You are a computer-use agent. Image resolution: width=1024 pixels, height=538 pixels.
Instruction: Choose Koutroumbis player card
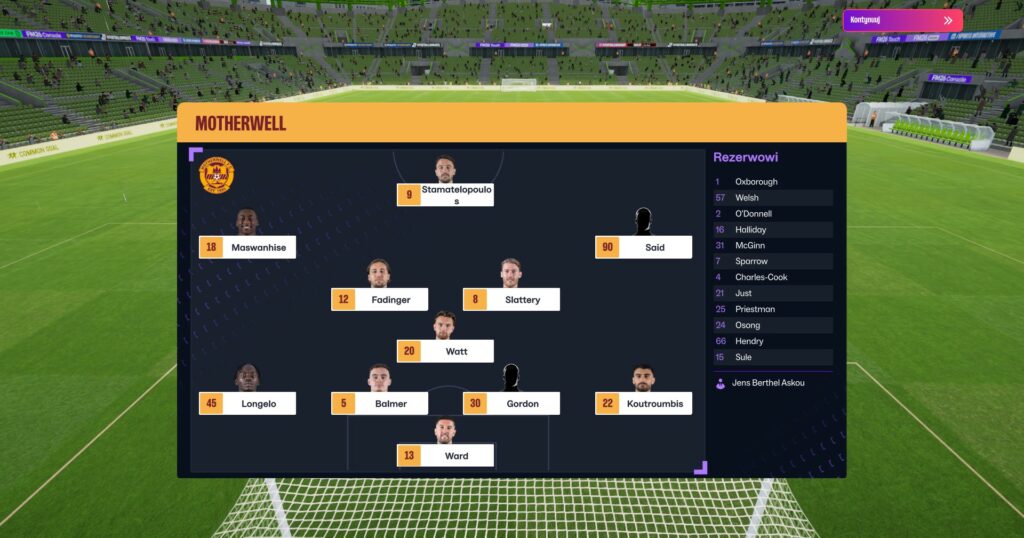[643, 403]
